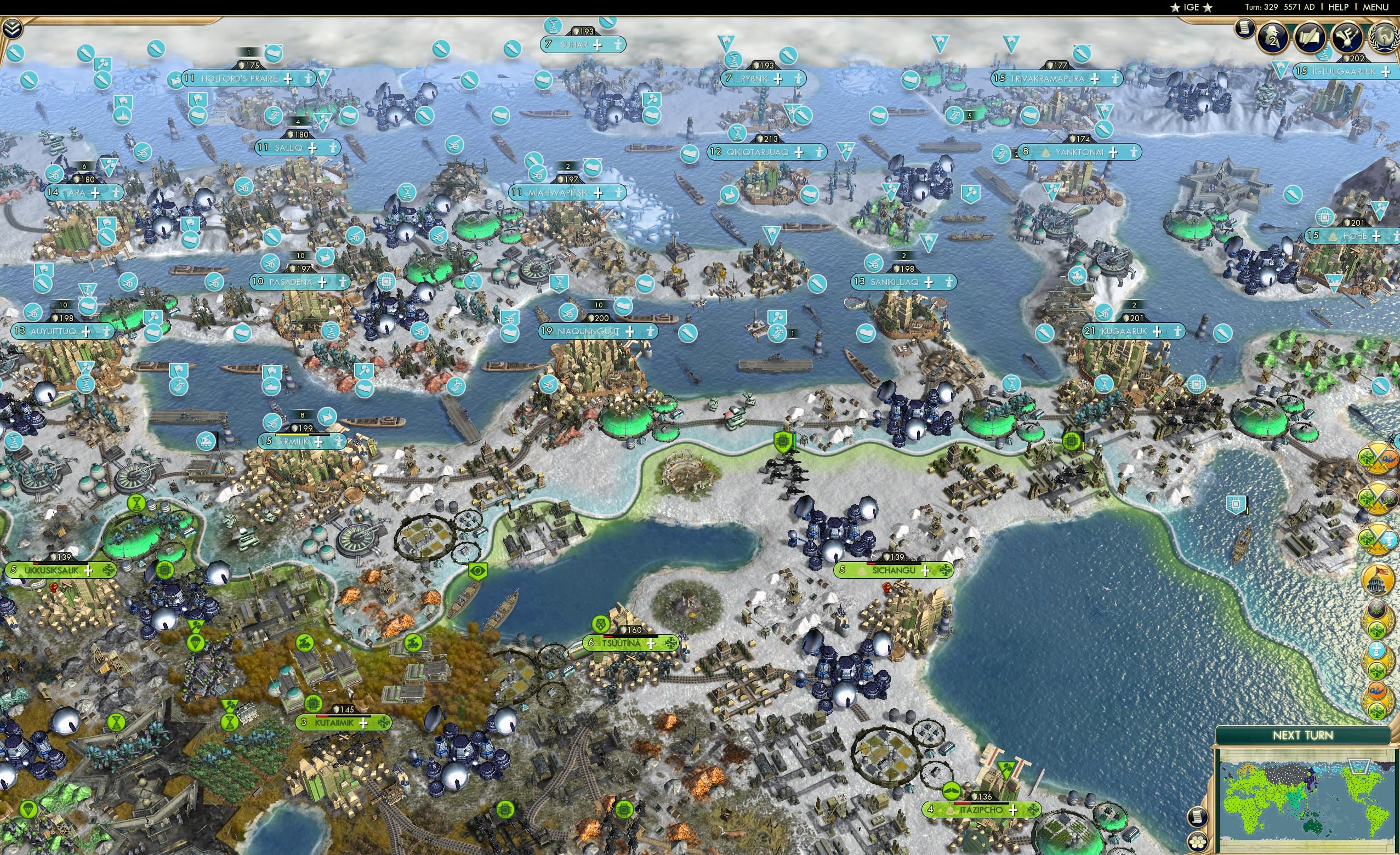Image resolution: width=1400 pixels, height=855 pixels.
Task: Click the Great Musician notification icon
Action: point(1347,37)
